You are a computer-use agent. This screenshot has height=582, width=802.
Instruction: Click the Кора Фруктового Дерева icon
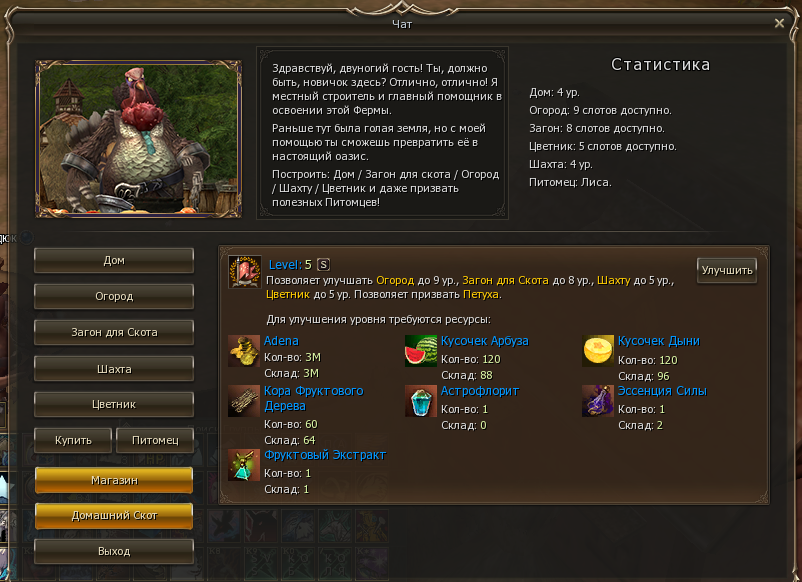pos(244,401)
